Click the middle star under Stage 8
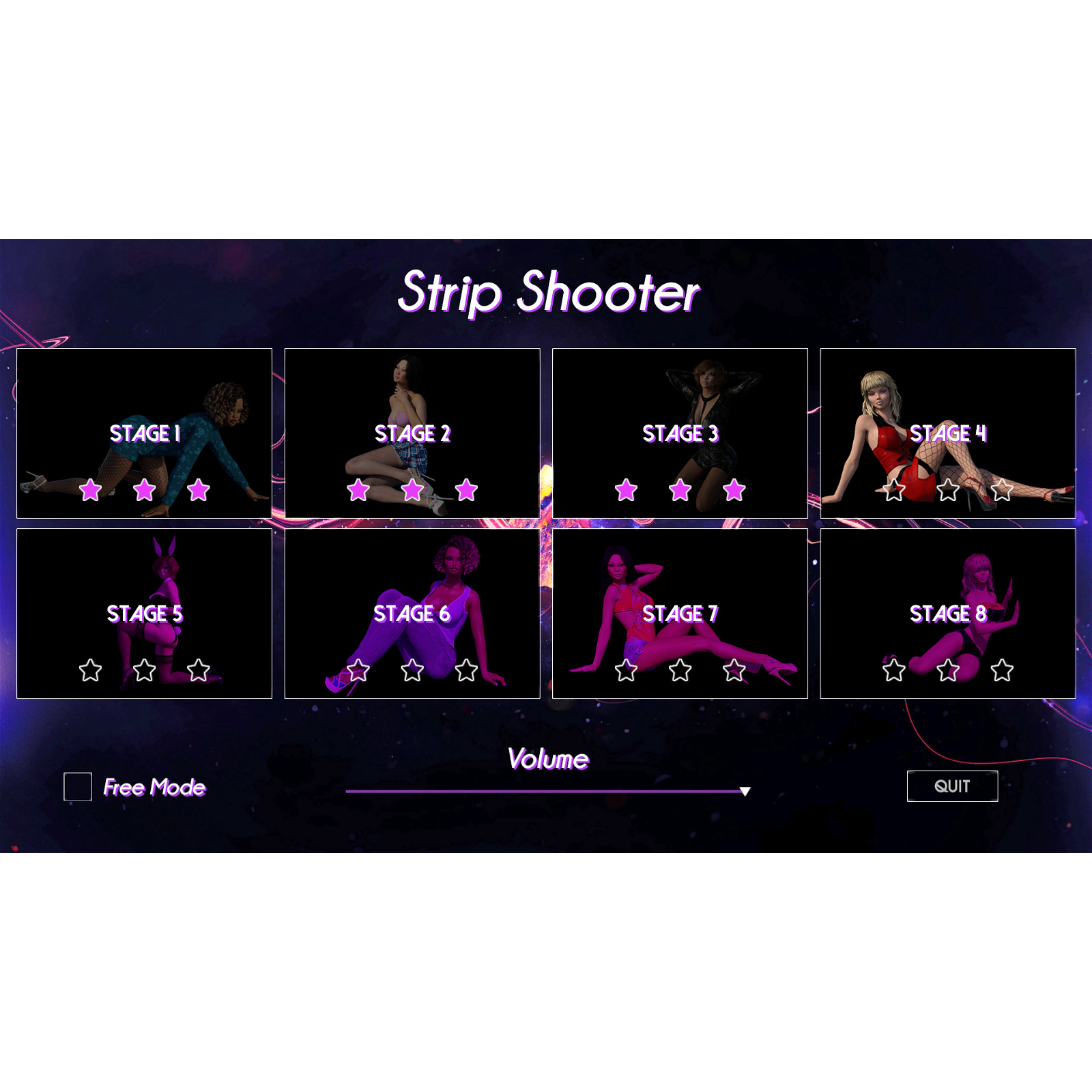 pyautogui.click(x=948, y=672)
